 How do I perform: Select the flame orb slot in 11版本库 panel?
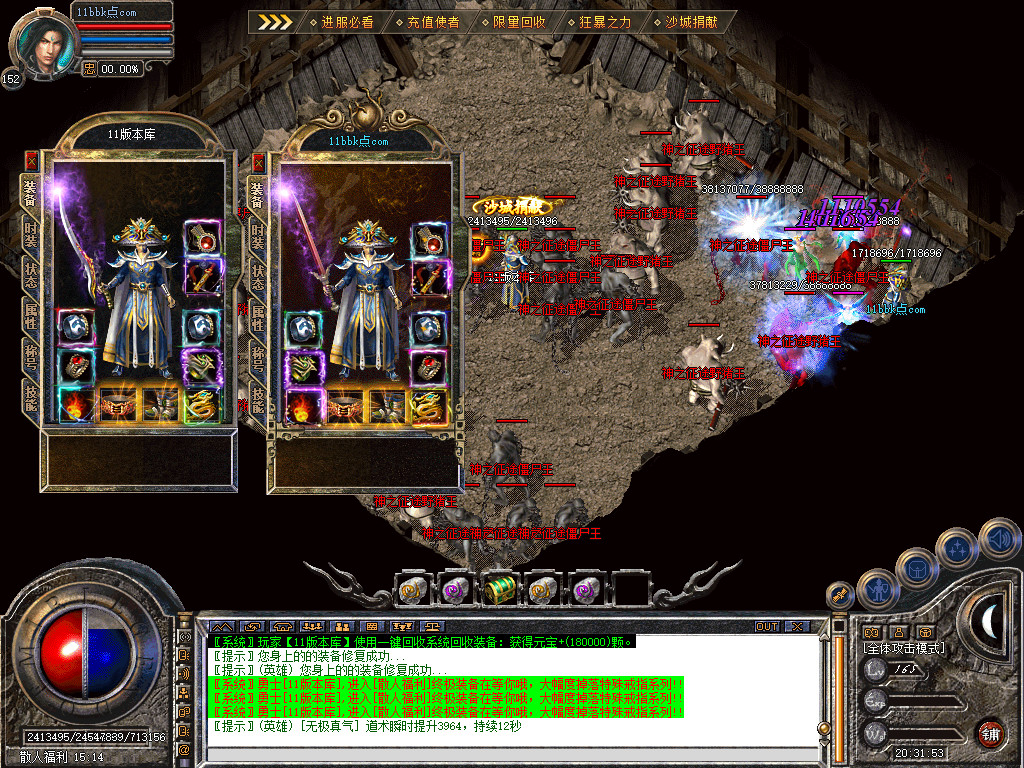click(x=76, y=405)
